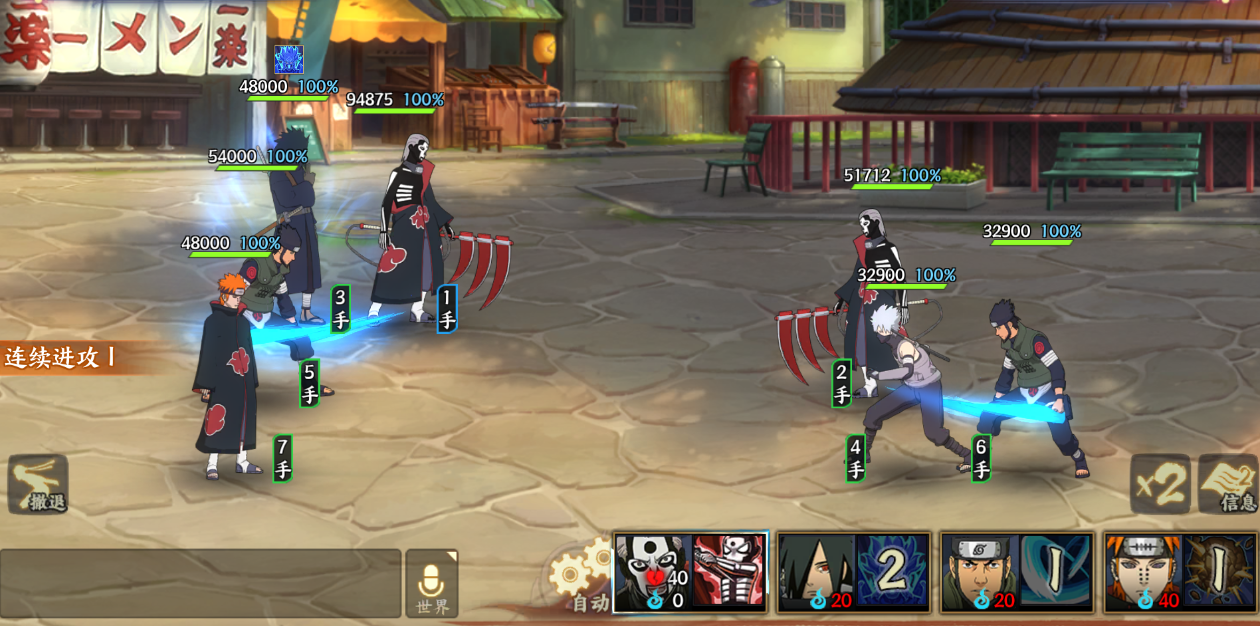The width and height of the screenshot is (1260, 626).
Task: Activate Hidan's skill card
Action: [x=690, y=572]
